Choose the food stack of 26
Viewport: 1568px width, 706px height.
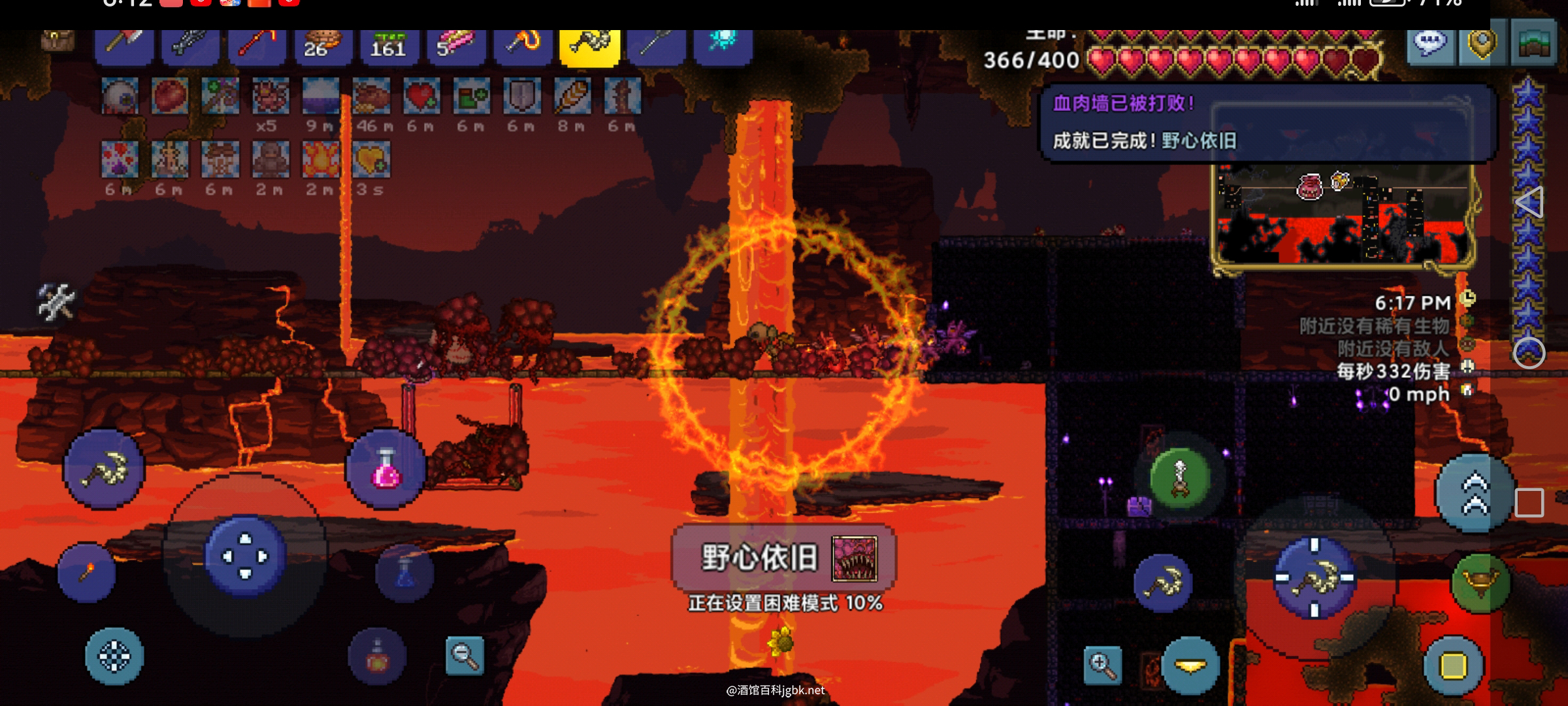coord(323,46)
